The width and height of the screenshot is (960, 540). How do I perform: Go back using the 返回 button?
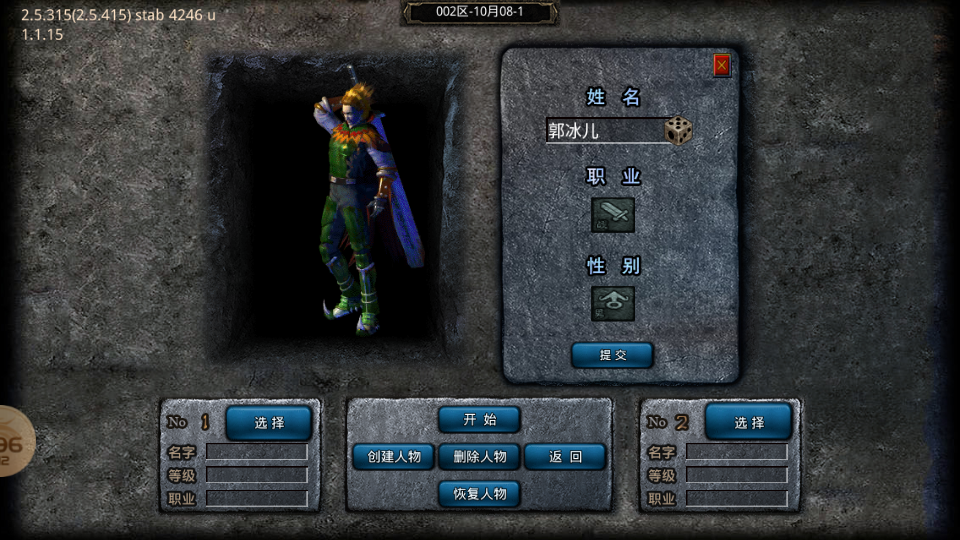pos(565,457)
